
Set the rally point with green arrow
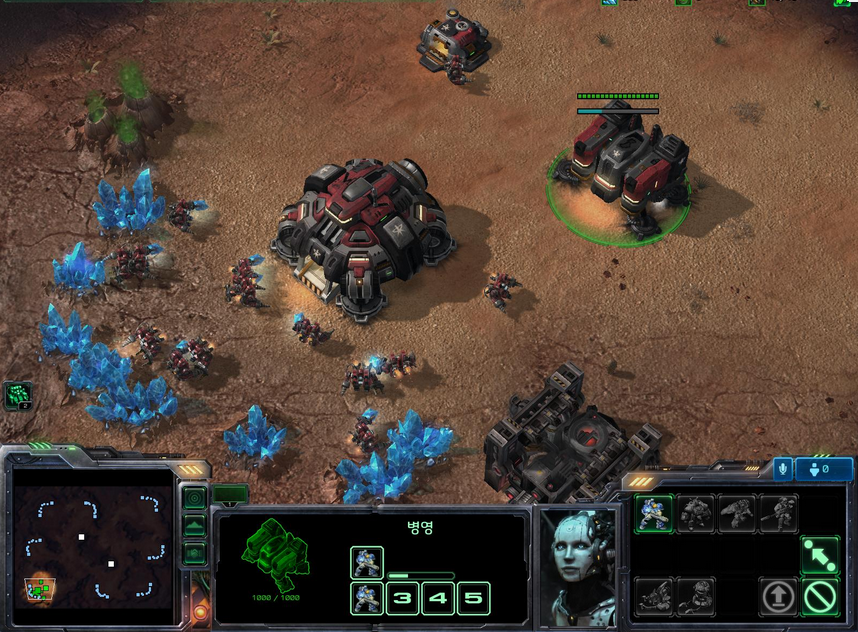pyautogui.click(x=819, y=554)
